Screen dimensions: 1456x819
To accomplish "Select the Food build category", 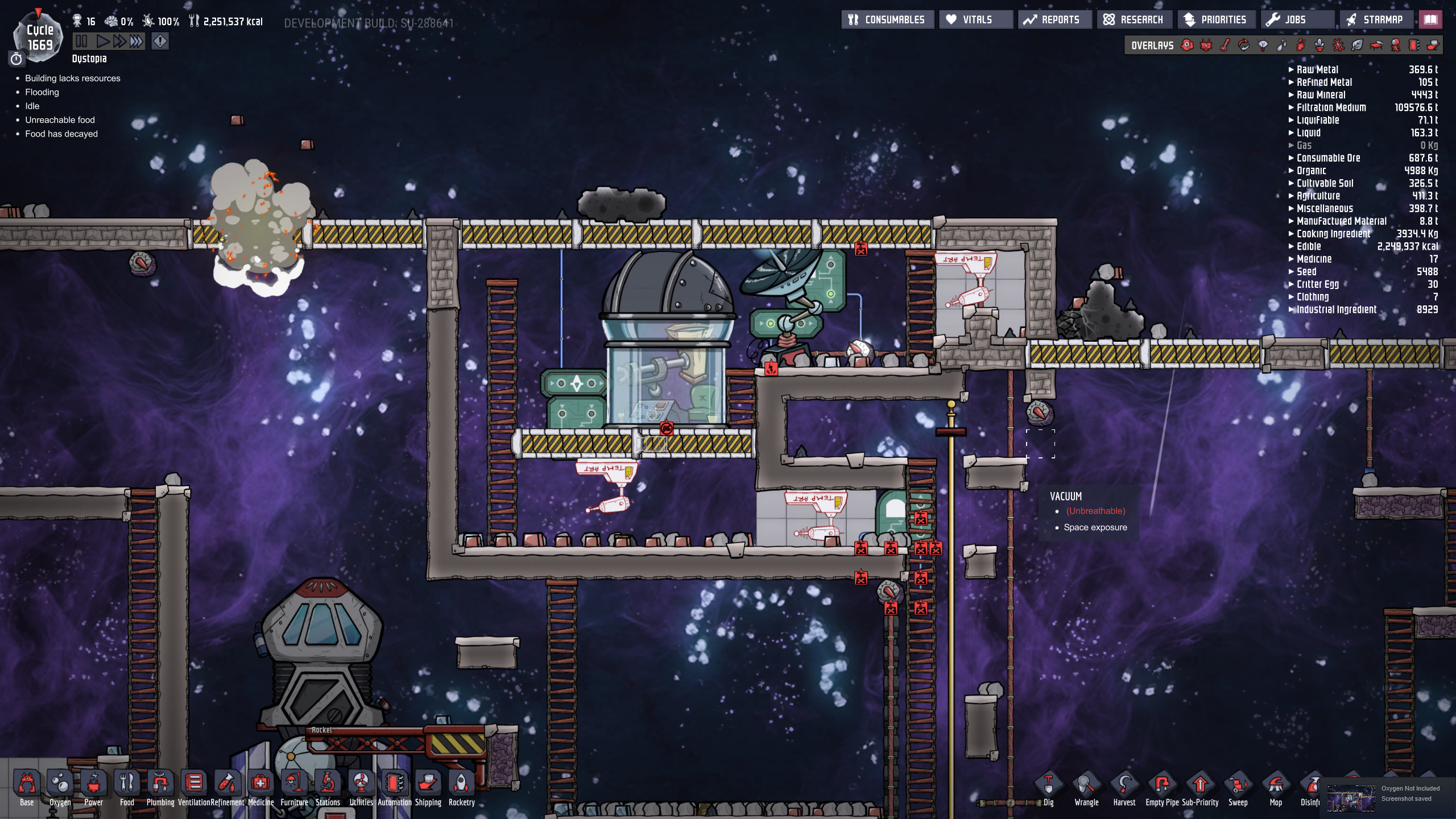I will click(x=127, y=788).
